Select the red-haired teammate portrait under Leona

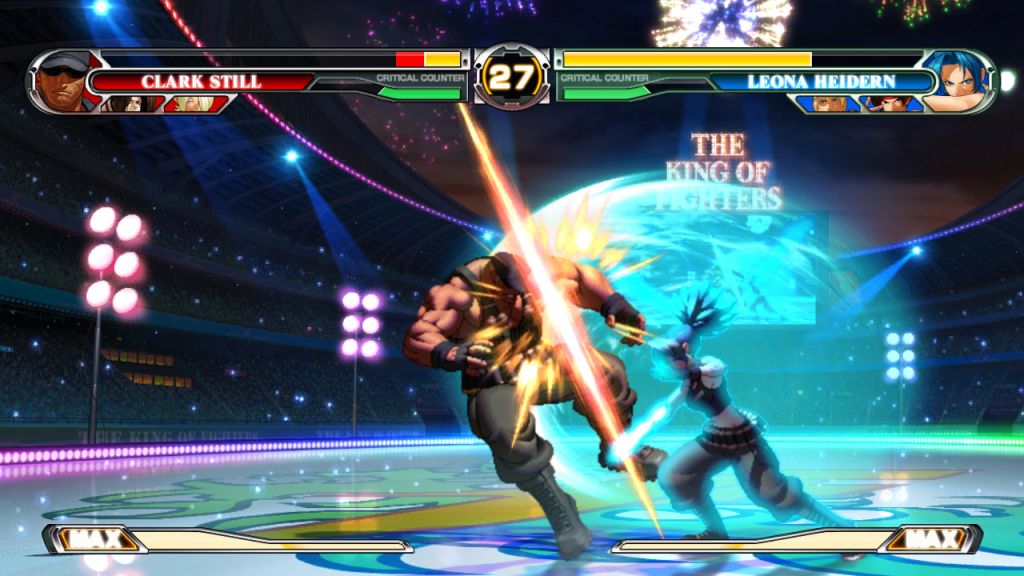coord(890,103)
